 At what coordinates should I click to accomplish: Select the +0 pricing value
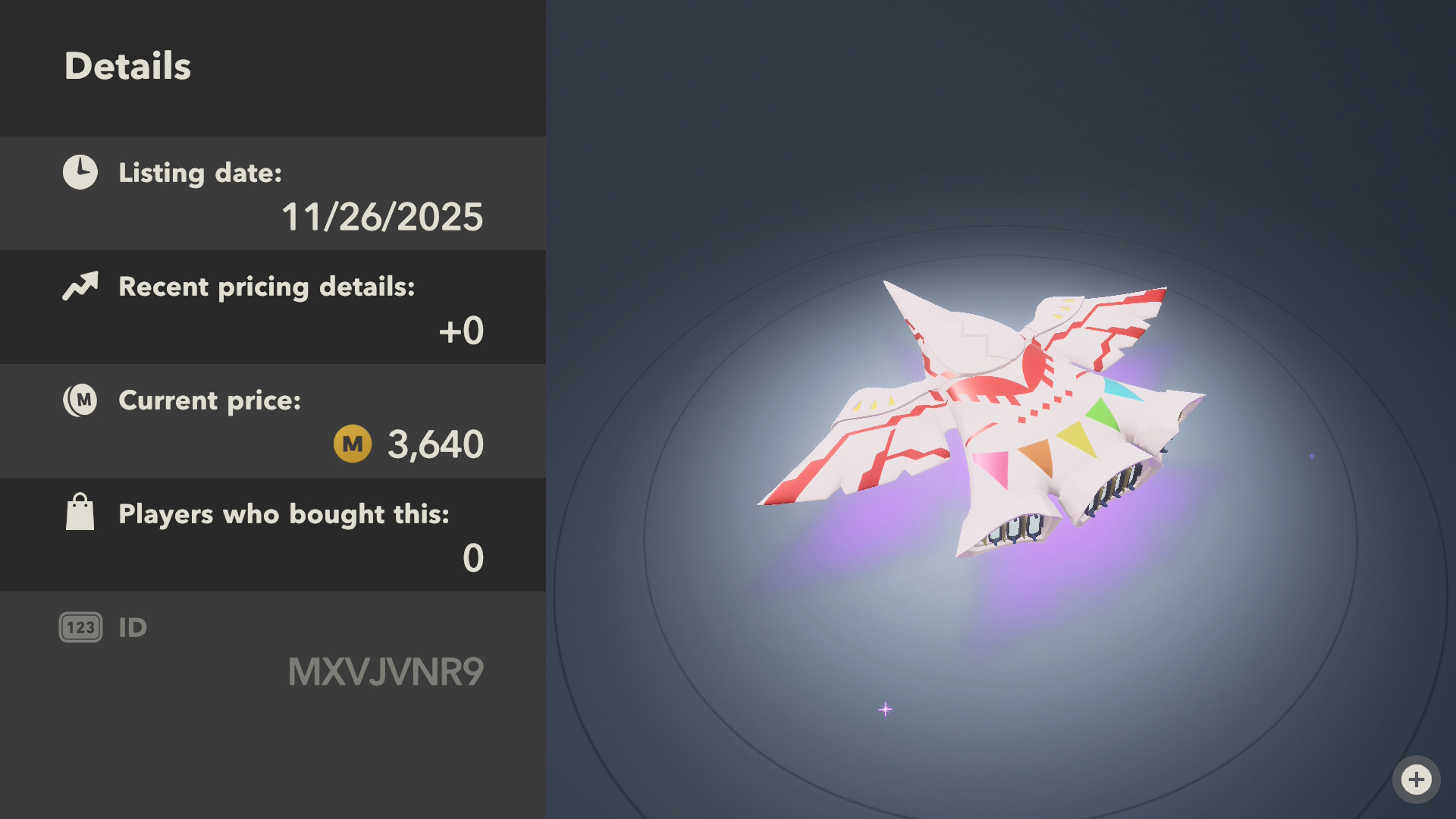click(x=460, y=331)
